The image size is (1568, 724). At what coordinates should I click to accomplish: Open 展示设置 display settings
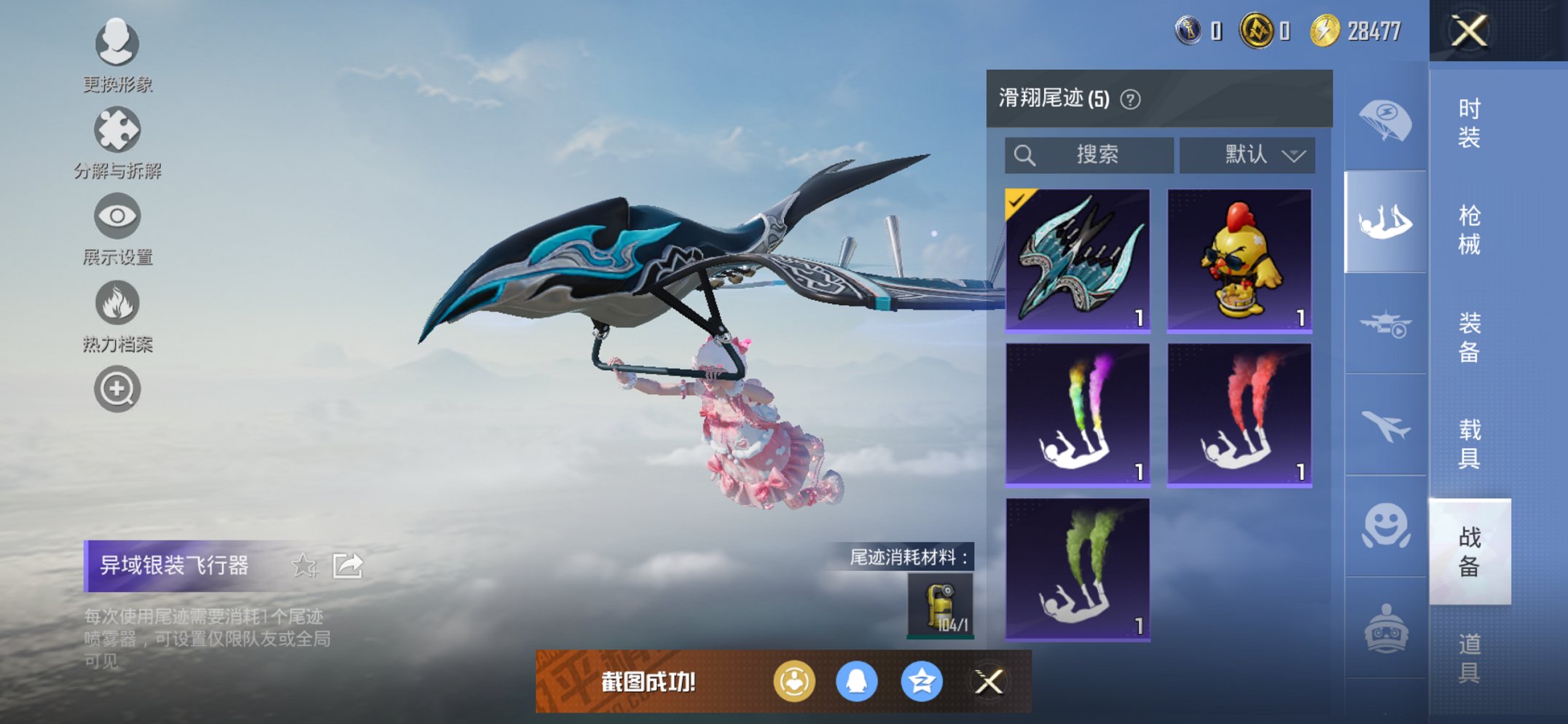click(117, 216)
